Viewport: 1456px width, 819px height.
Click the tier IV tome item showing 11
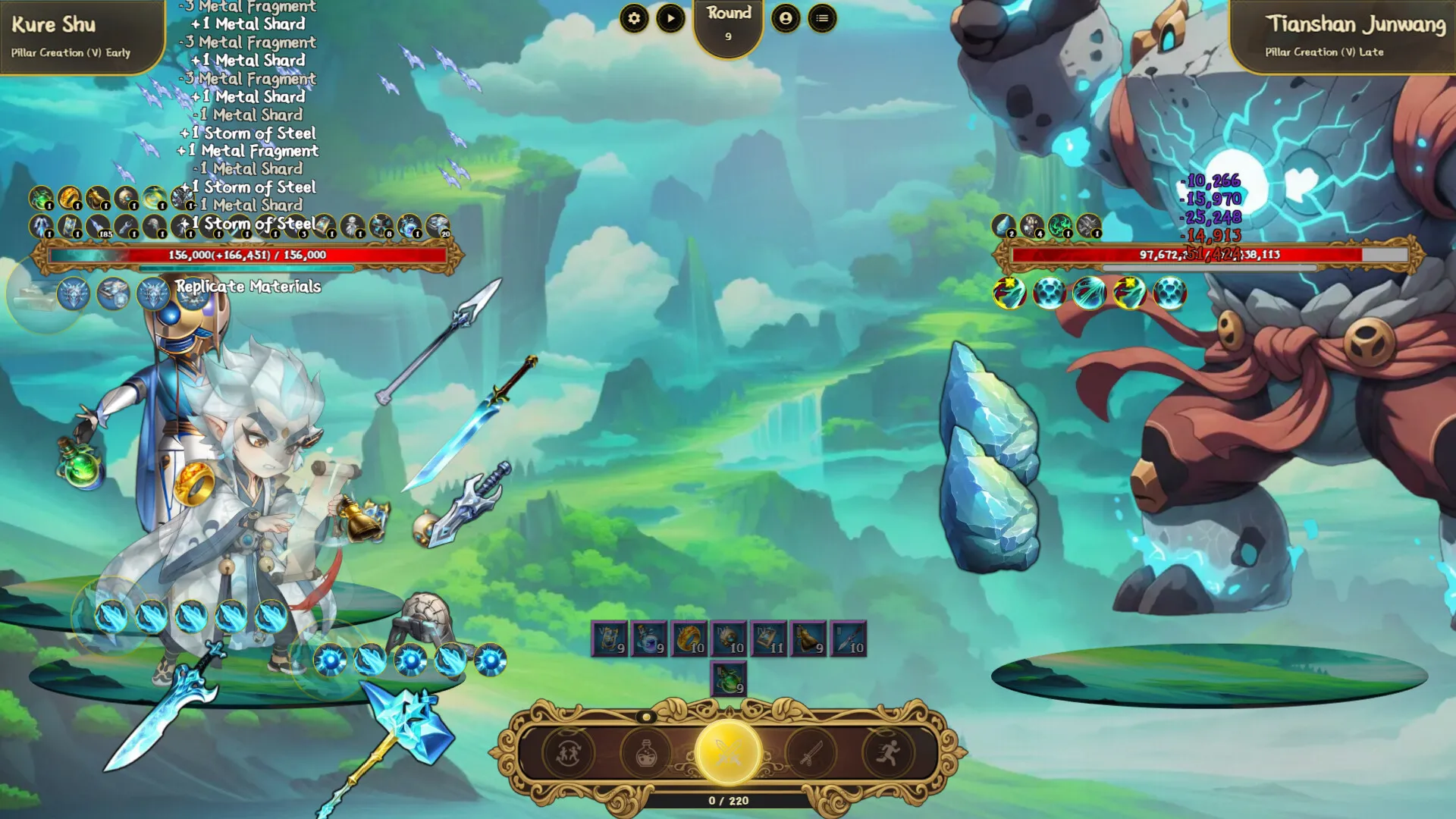click(x=770, y=639)
